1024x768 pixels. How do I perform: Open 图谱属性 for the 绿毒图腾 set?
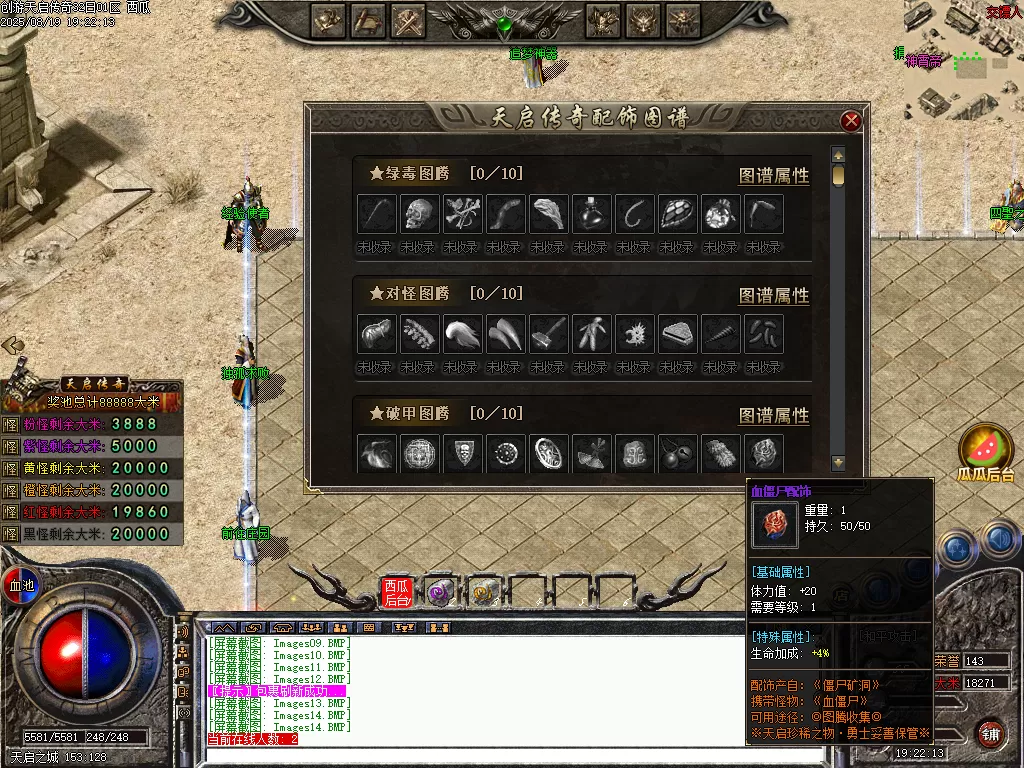[x=773, y=175]
